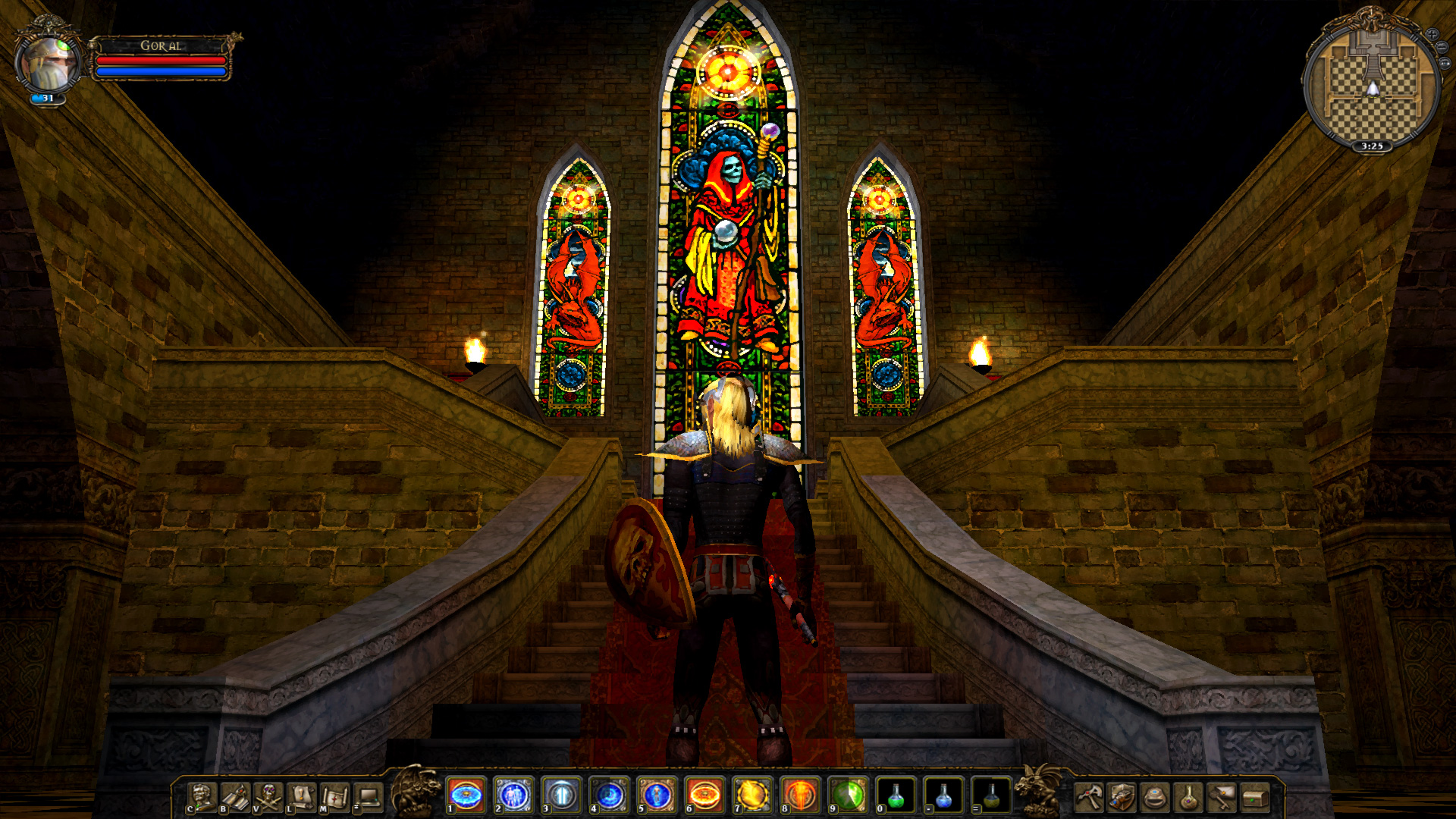Click the skull-and-crossbones V icon
Image resolution: width=1456 pixels, height=819 pixels.
tap(267, 797)
